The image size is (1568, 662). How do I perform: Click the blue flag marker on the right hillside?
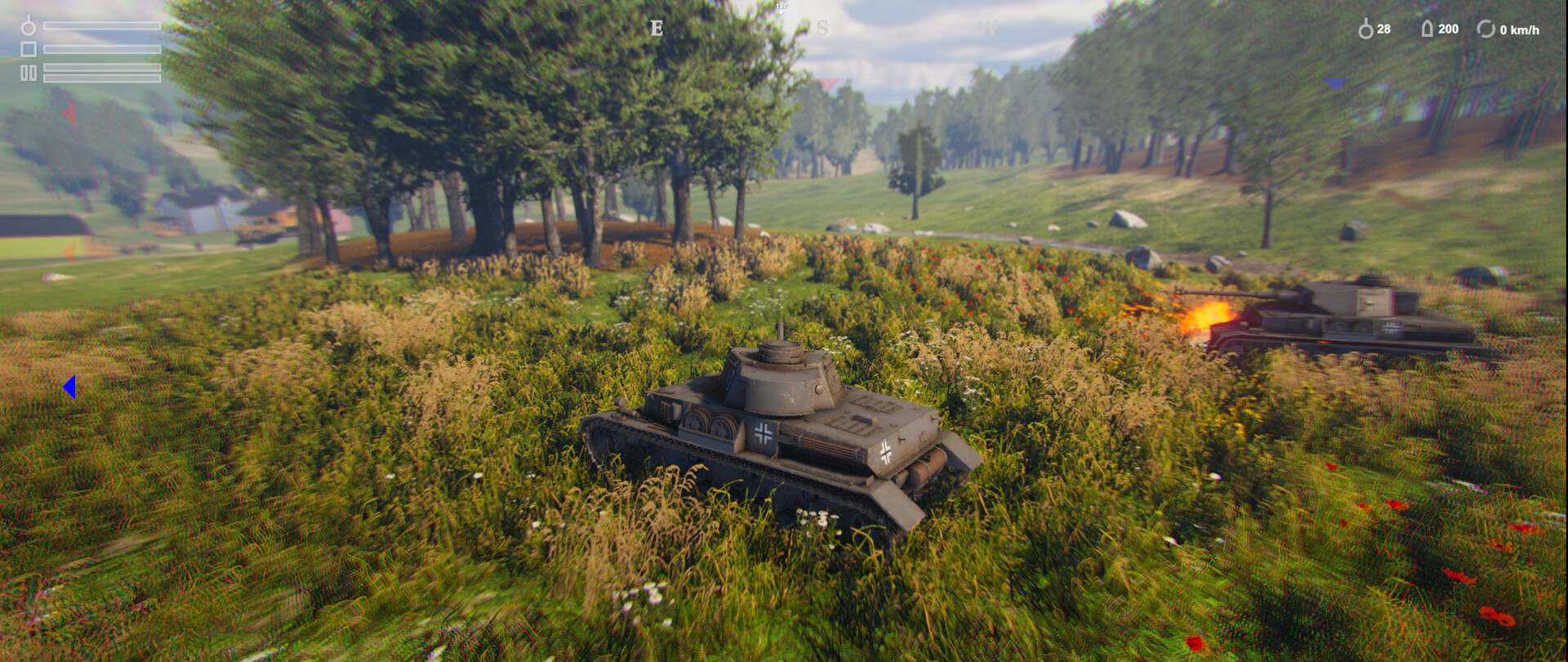1336,84
